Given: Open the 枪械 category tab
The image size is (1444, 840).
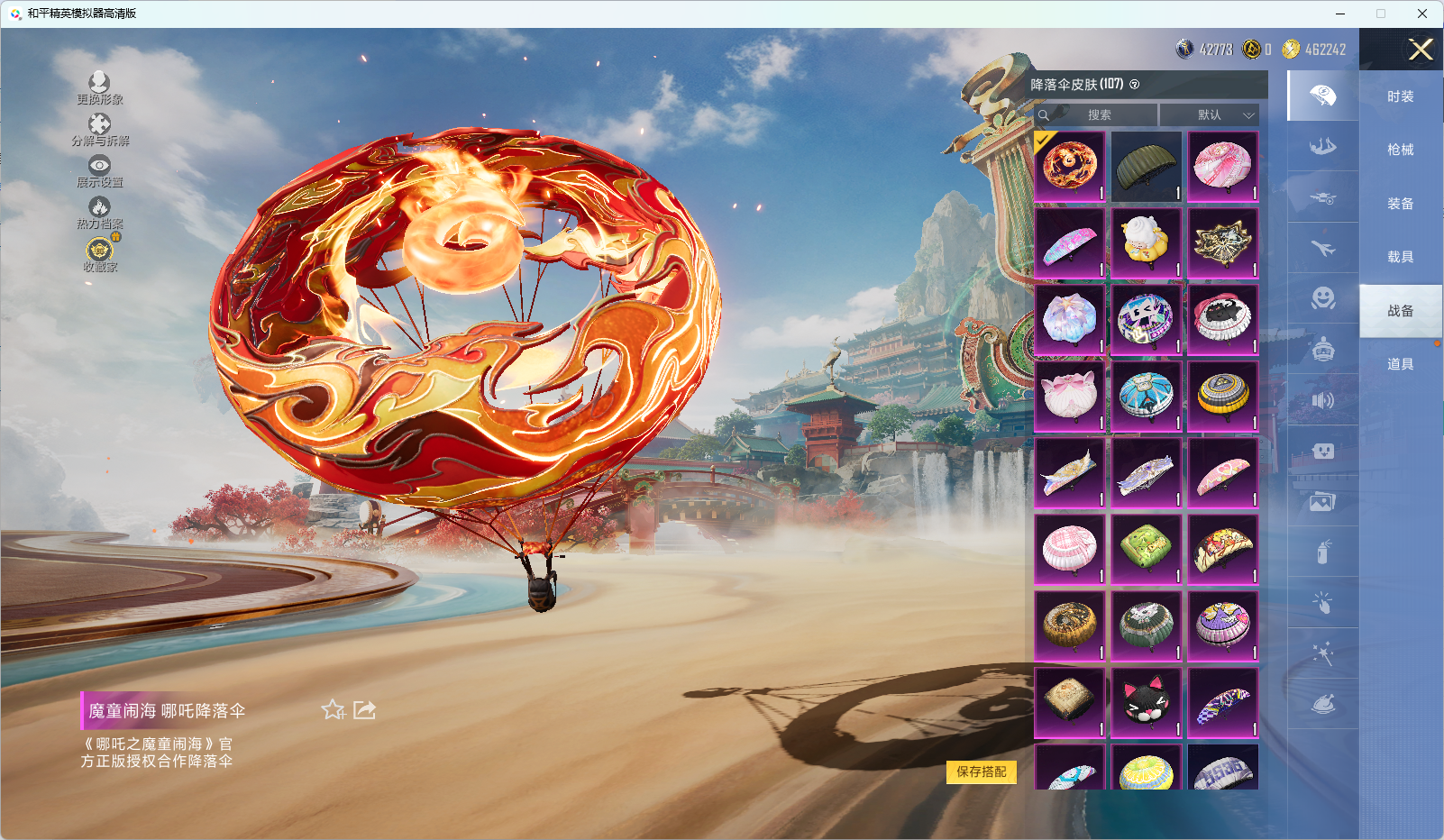Looking at the screenshot, I should pyautogui.click(x=1400, y=150).
